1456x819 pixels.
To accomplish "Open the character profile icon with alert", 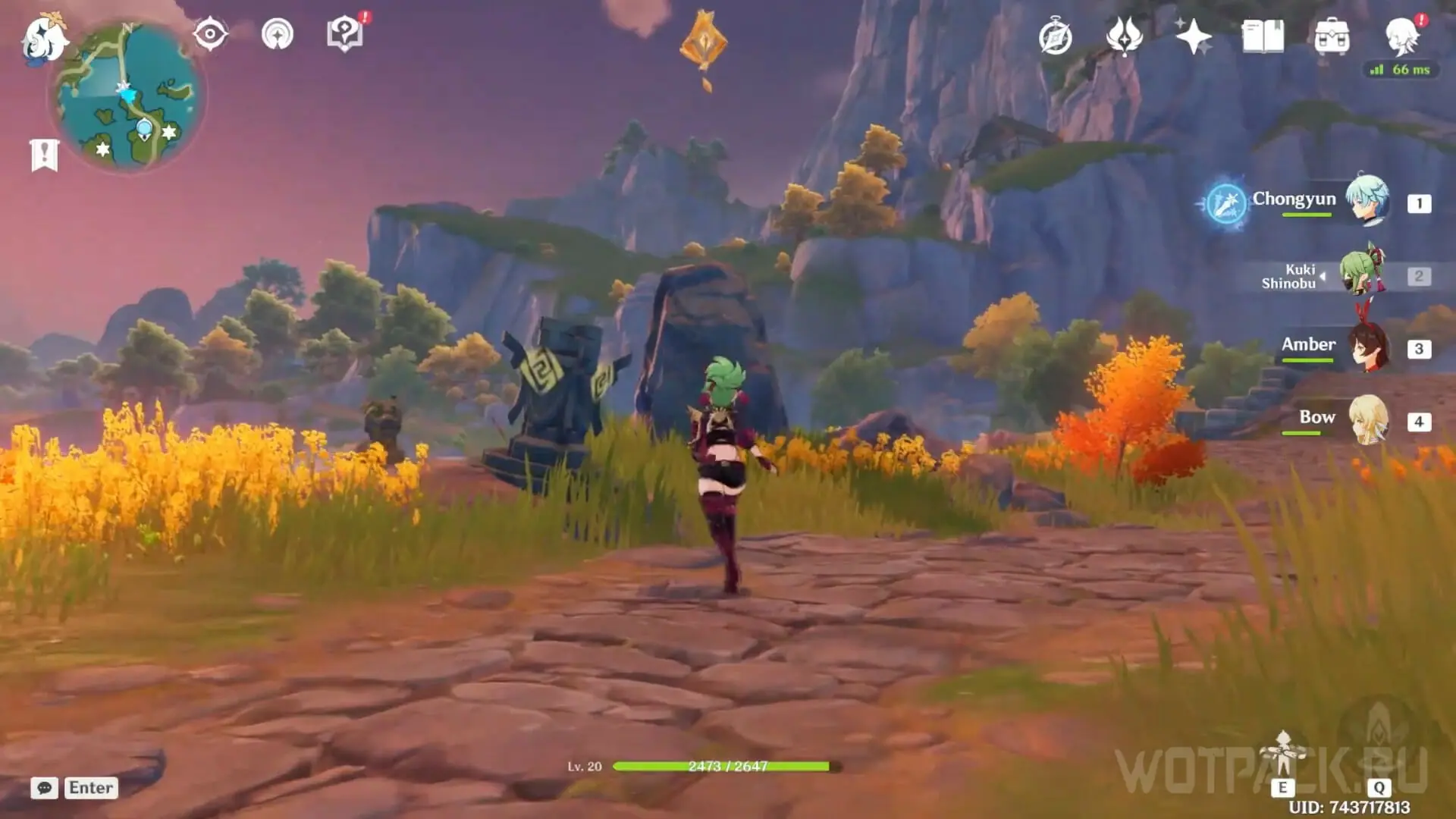I will pyautogui.click(x=1401, y=35).
